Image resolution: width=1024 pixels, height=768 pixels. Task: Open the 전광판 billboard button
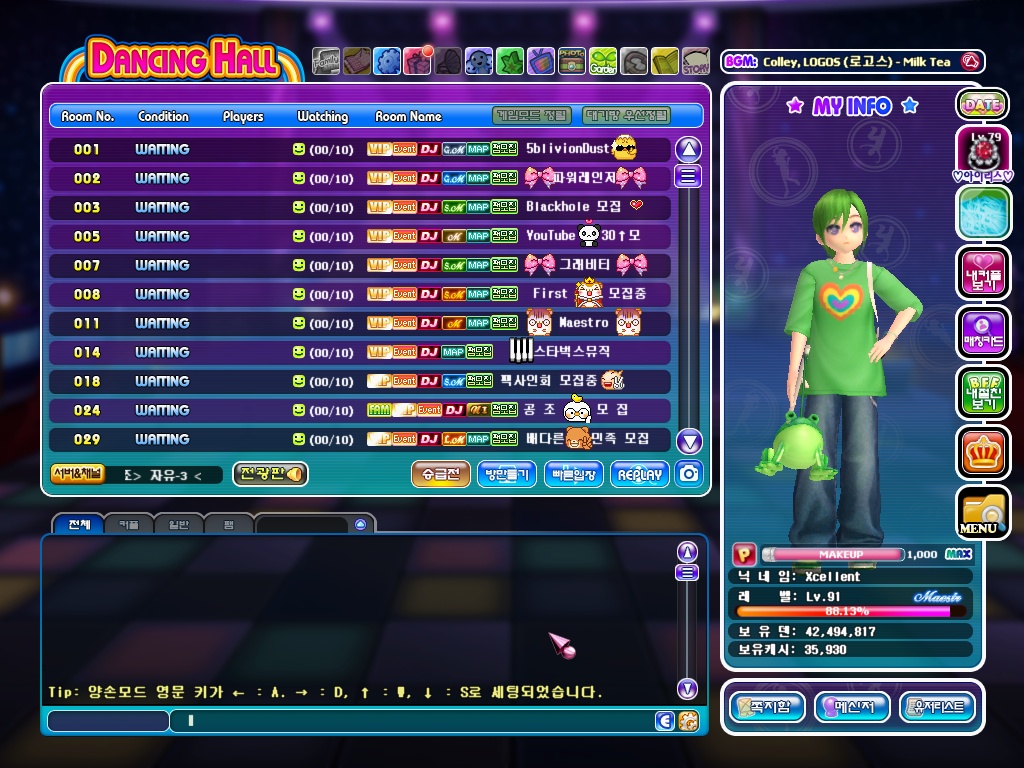[x=270, y=474]
